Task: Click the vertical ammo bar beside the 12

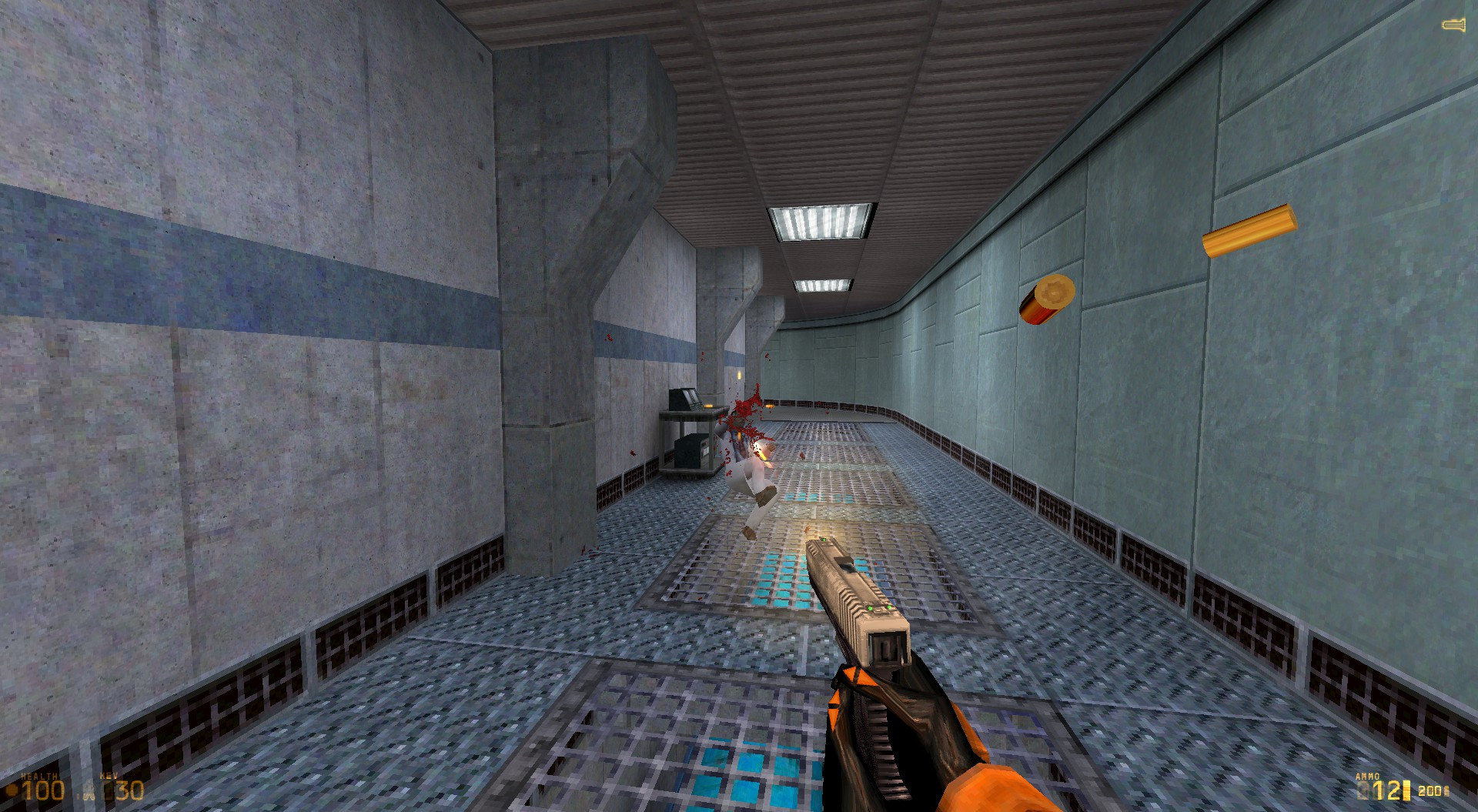Action: click(x=1406, y=790)
